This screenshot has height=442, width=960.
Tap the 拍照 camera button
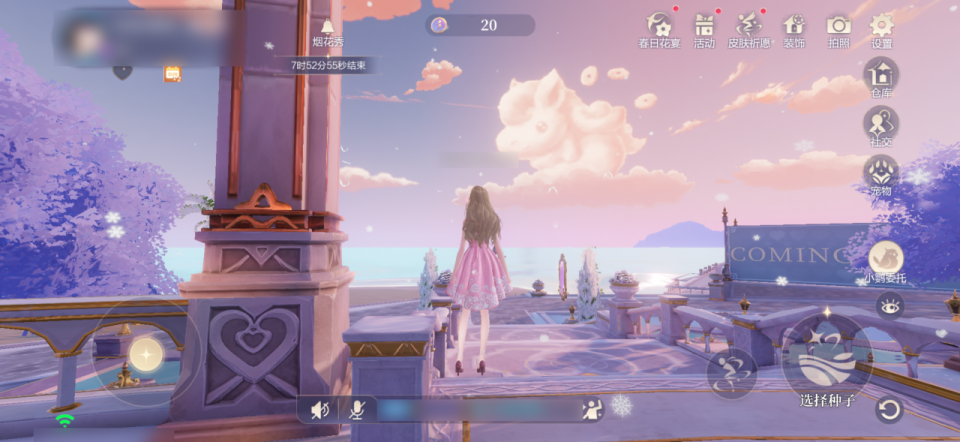(x=838, y=28)
